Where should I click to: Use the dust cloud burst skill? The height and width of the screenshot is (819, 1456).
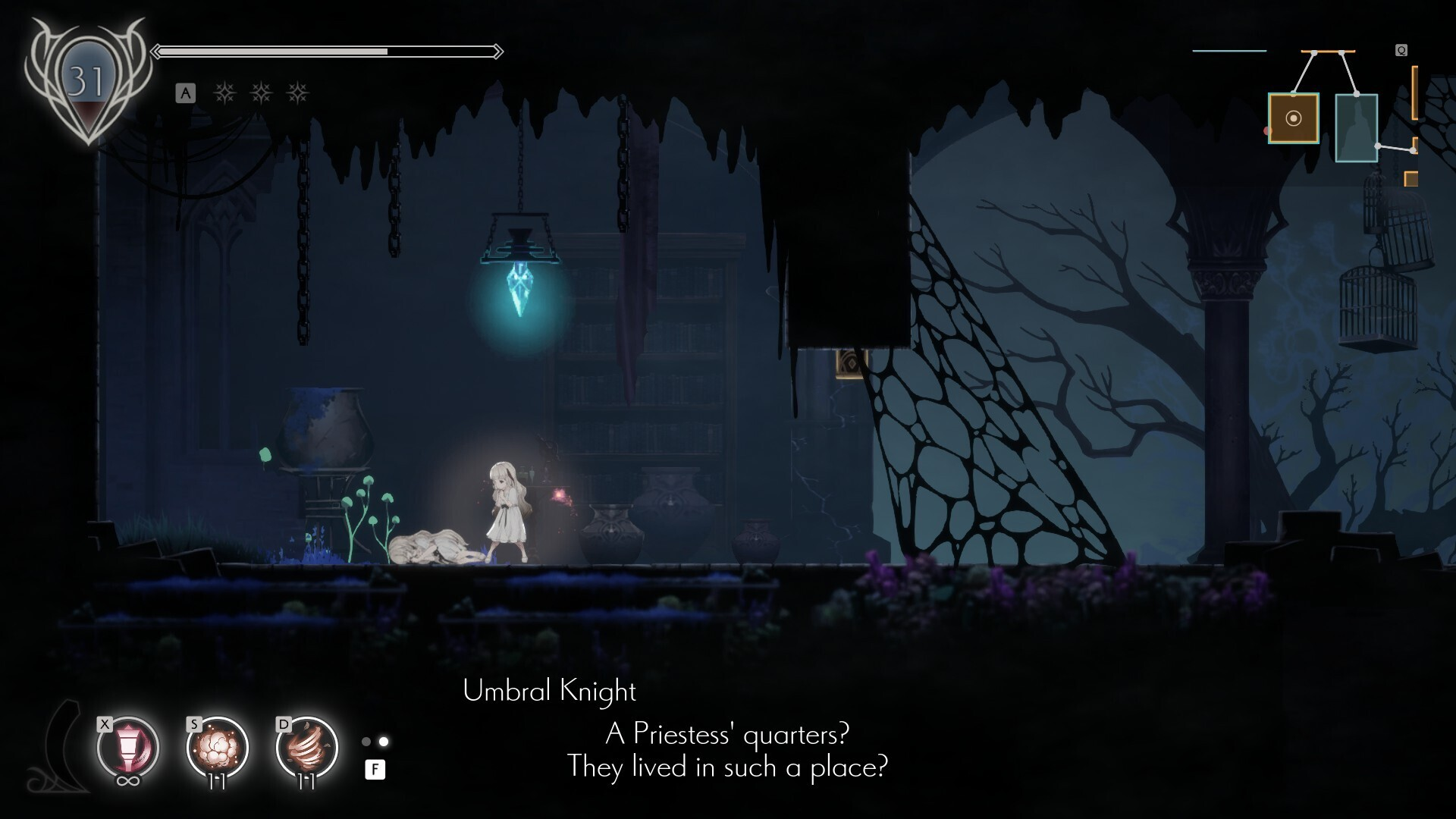coord(218,747)
